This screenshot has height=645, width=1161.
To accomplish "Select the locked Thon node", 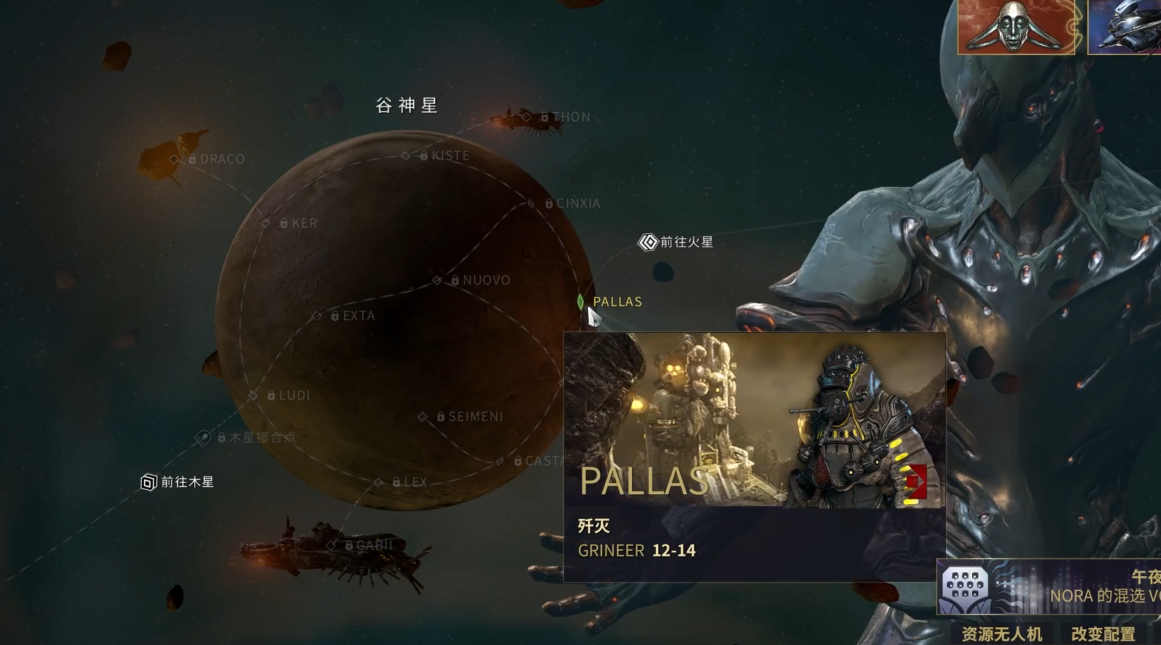I will point(526,117).
